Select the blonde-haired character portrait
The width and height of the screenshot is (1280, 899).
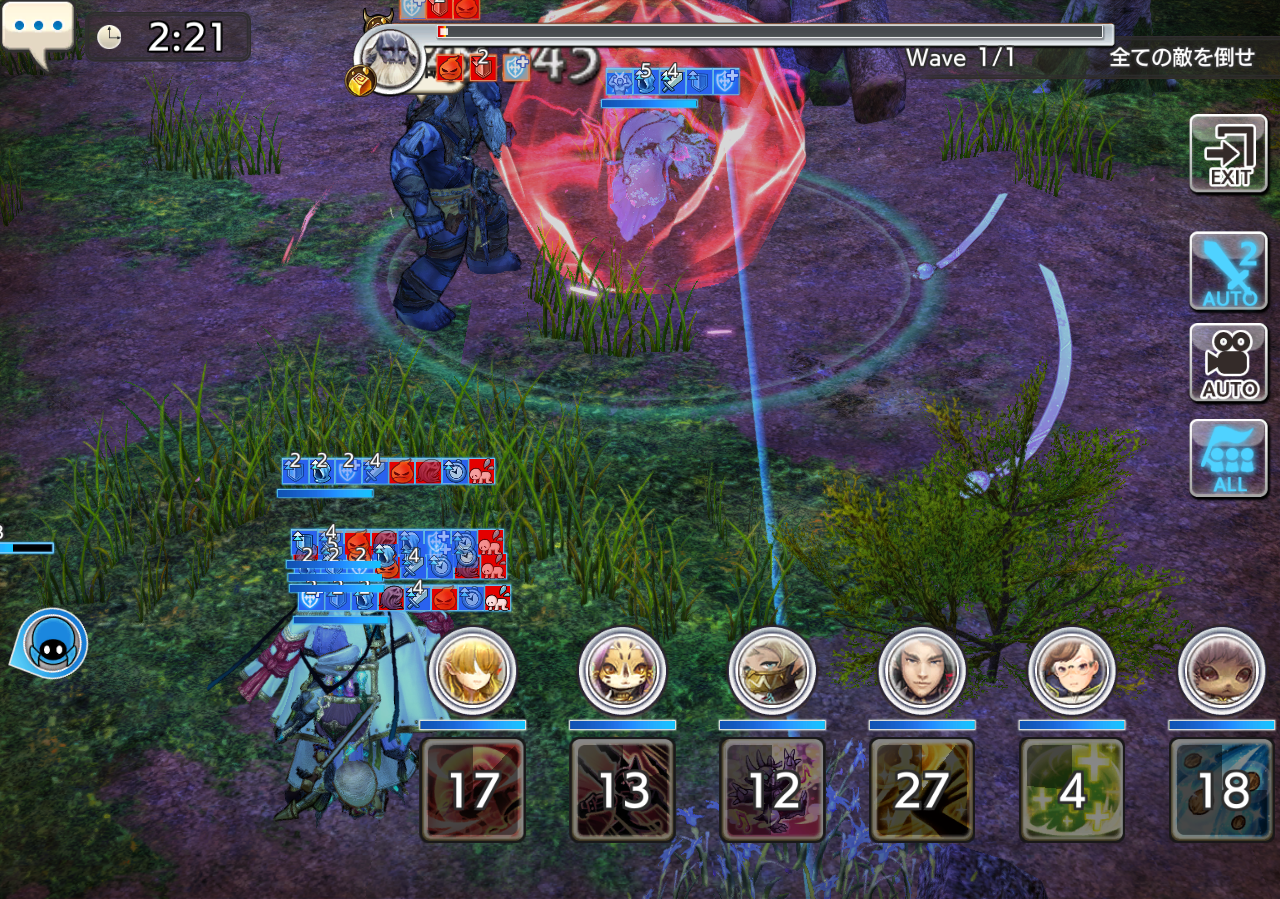point(472,671)
